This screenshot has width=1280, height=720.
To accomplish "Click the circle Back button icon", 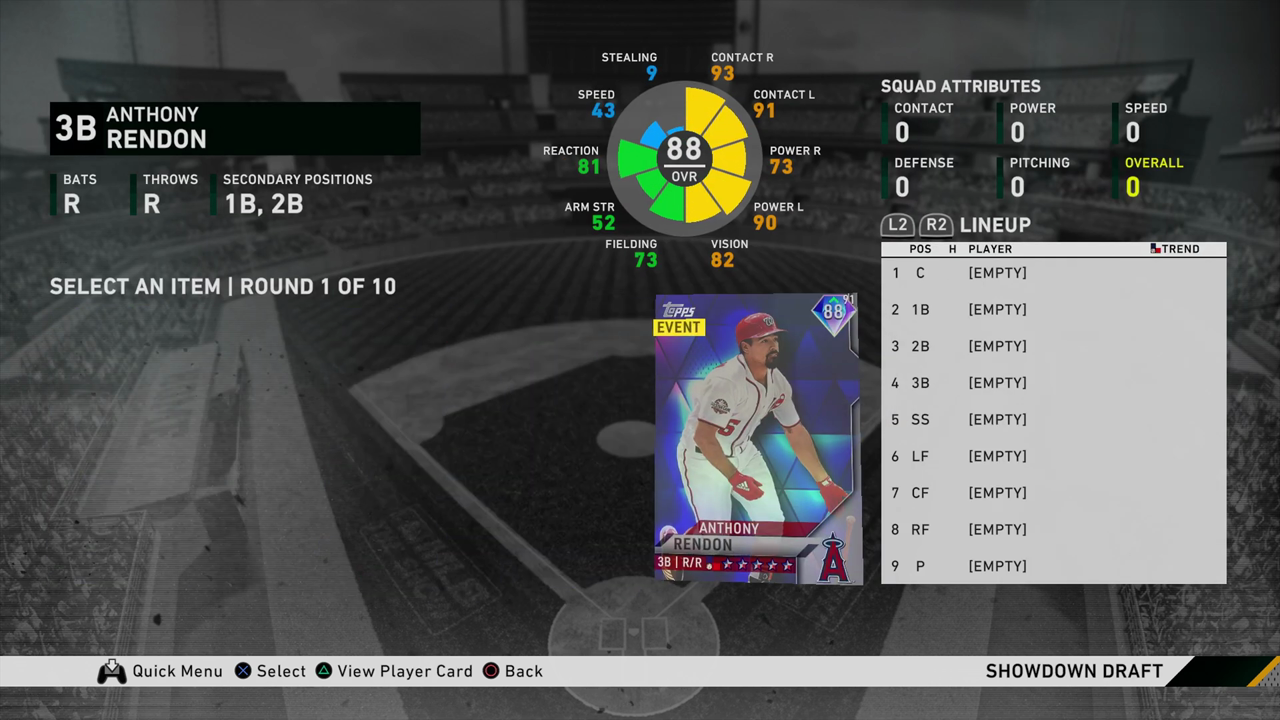I will click(x=489, y=671).
